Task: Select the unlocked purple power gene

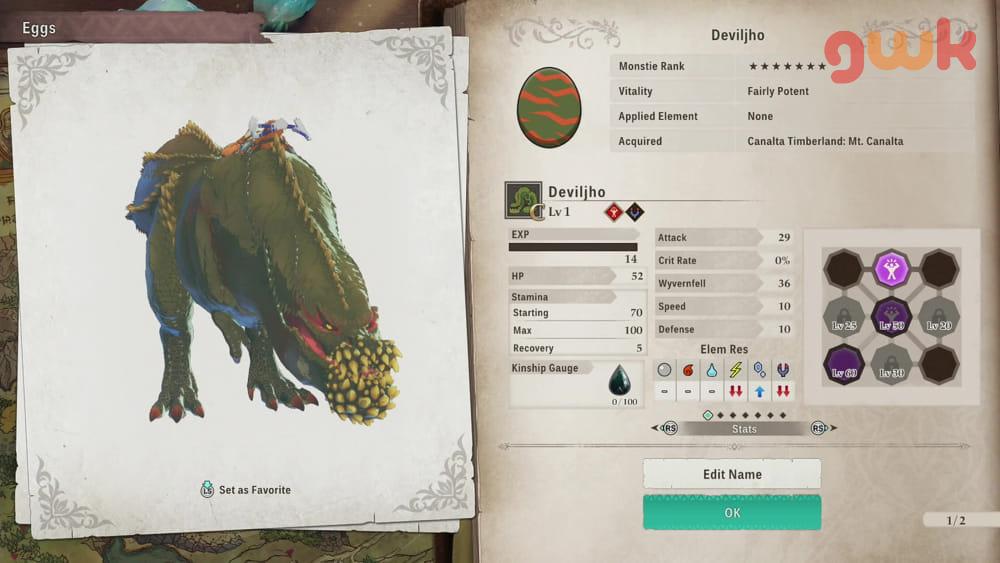Action: click(x=891, y=269)
